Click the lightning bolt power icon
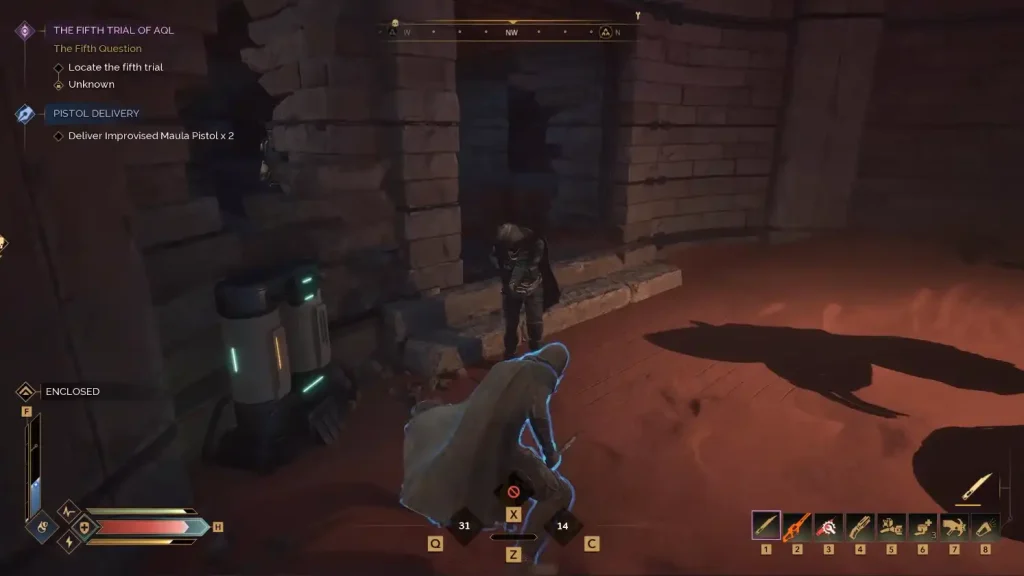The height and width of the screenshot is (576, 1024). tap(70, 541)
